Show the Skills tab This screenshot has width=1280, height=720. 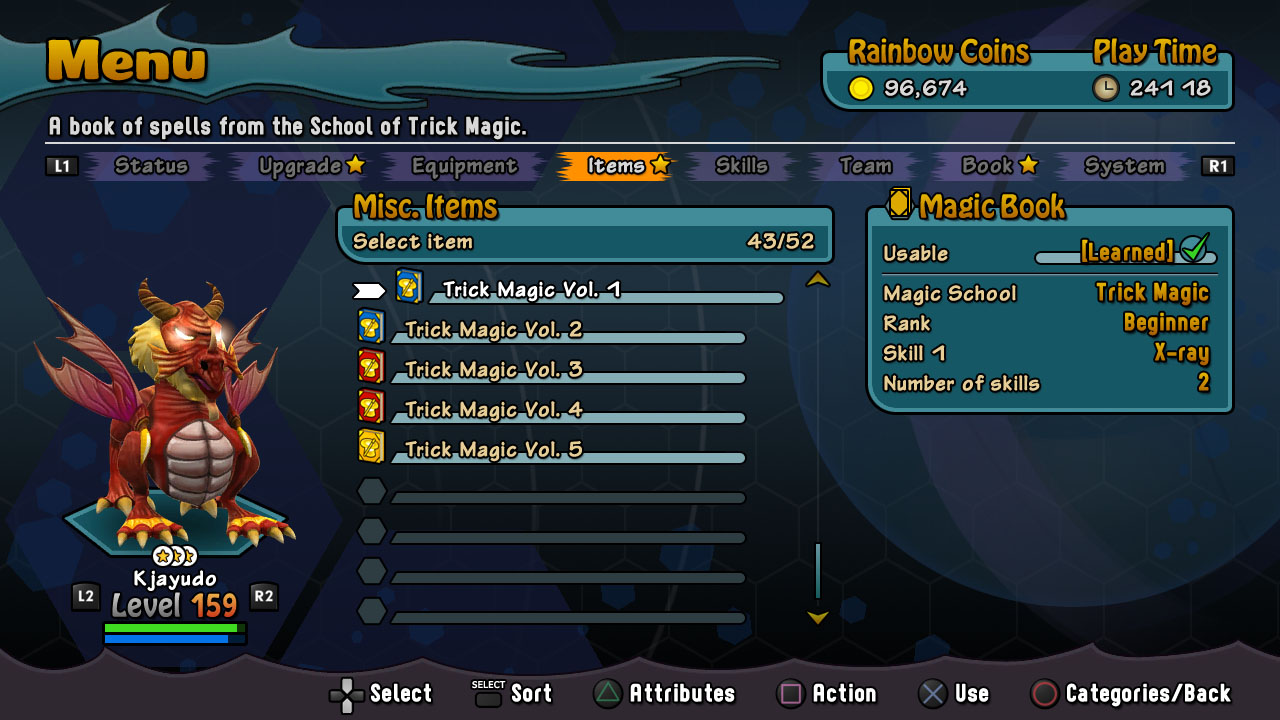coord(741,166)
